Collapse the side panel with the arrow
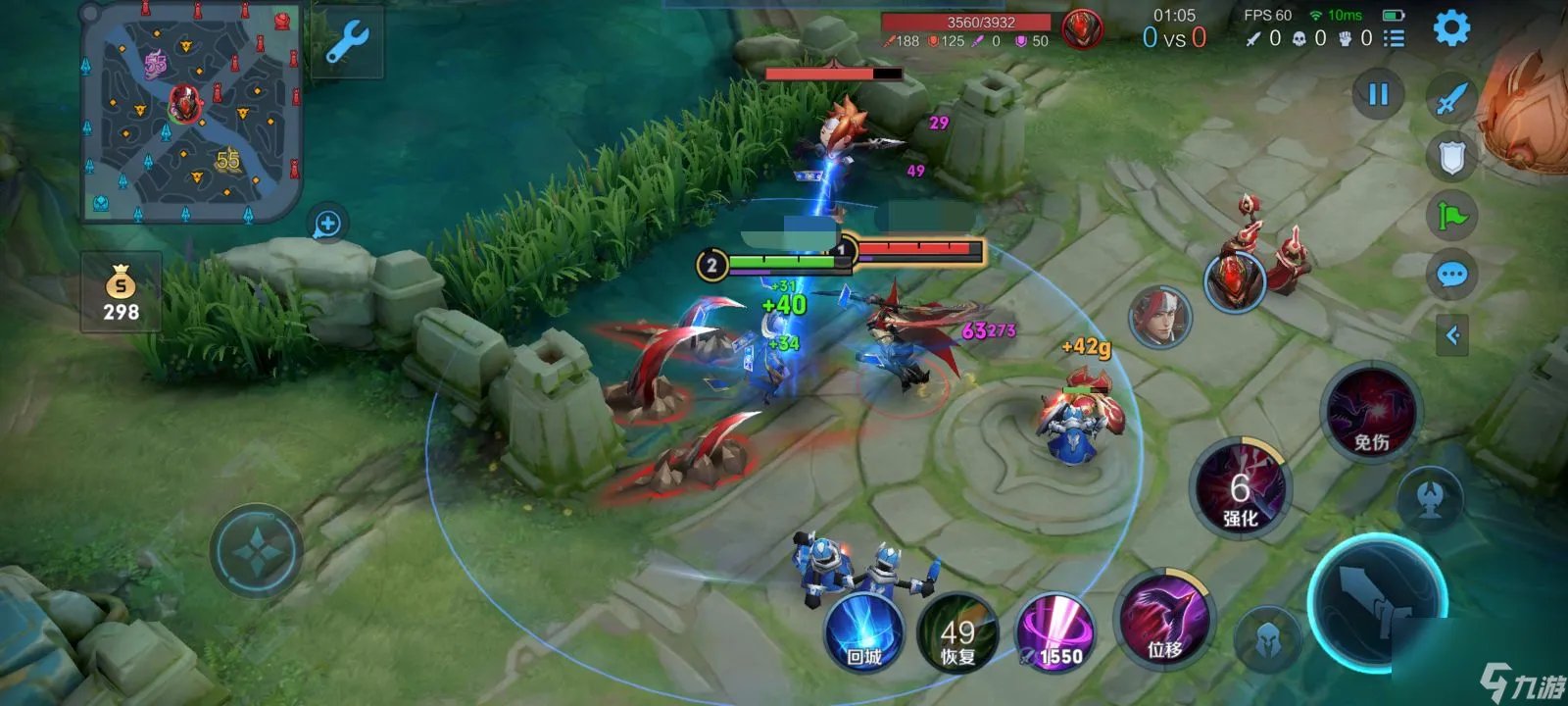 [x=1452, y=336]
